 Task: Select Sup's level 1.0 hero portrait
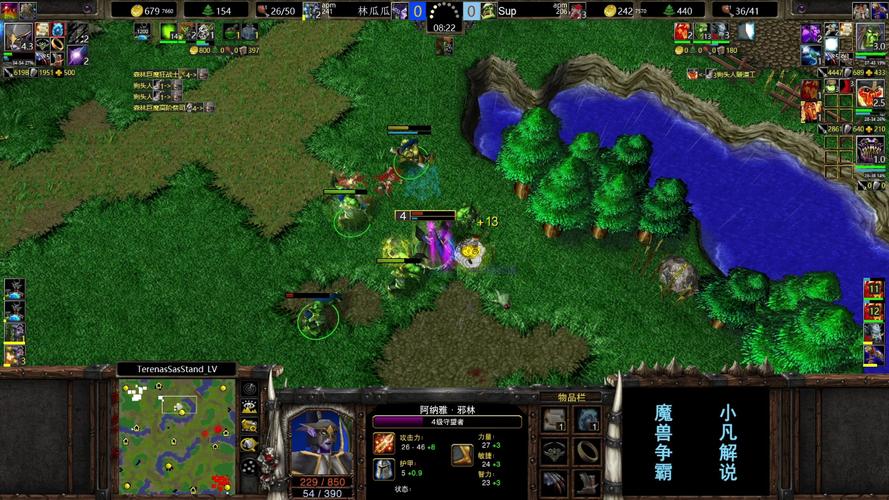[871, 149]
